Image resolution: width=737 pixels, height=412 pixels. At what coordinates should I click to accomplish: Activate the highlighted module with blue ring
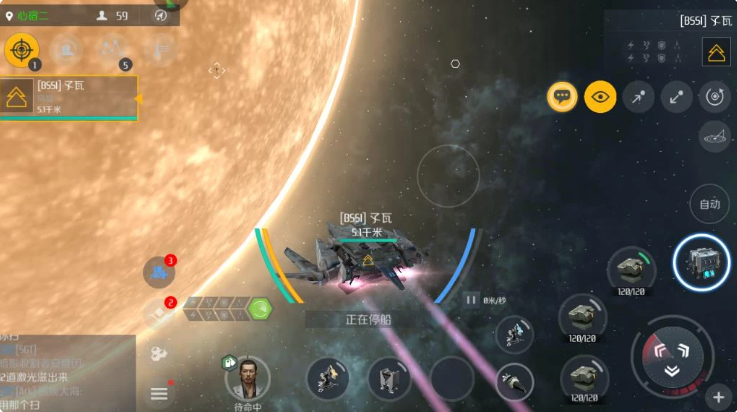click(700, 262)
